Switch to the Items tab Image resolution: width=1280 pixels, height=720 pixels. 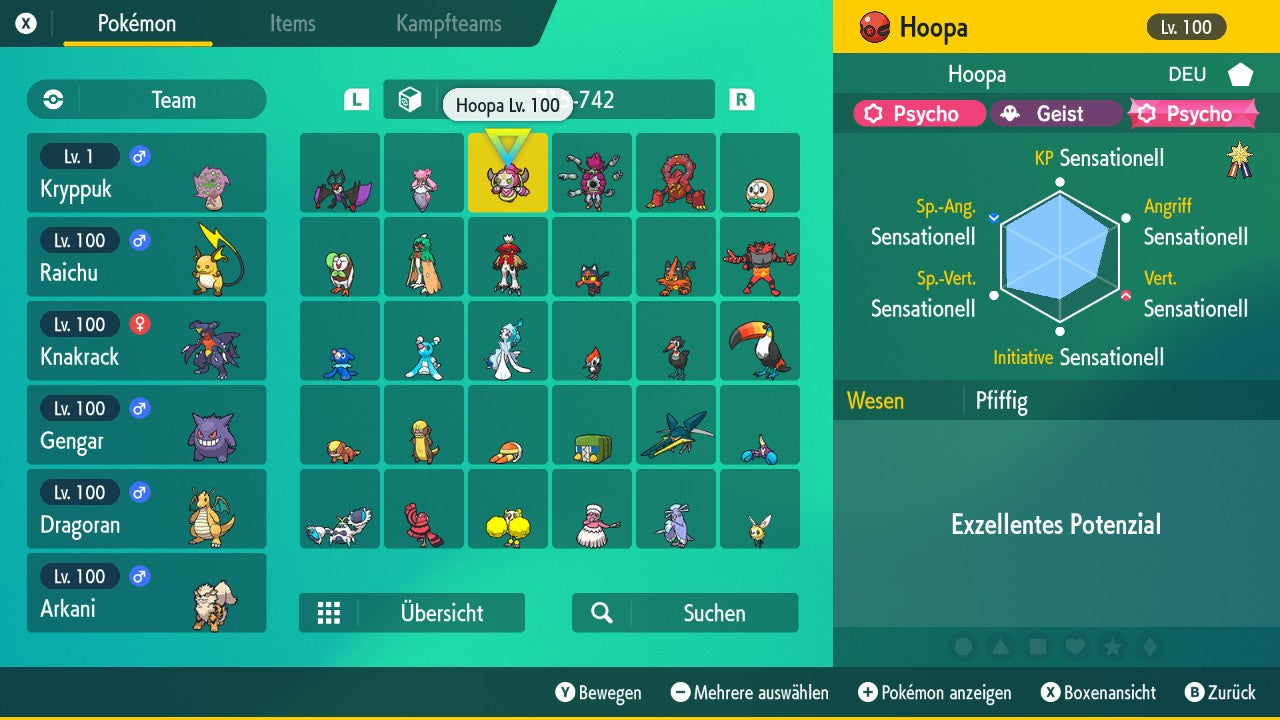pos(292,24)
